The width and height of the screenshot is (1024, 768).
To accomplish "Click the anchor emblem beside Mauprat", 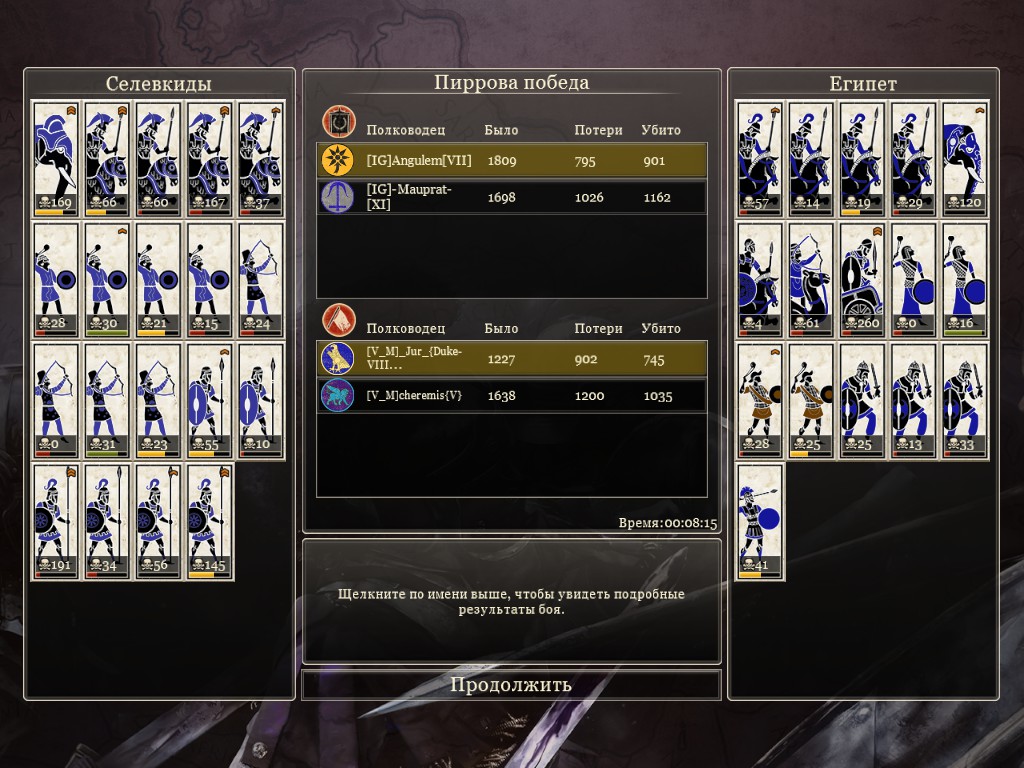I will click(339, 197).
